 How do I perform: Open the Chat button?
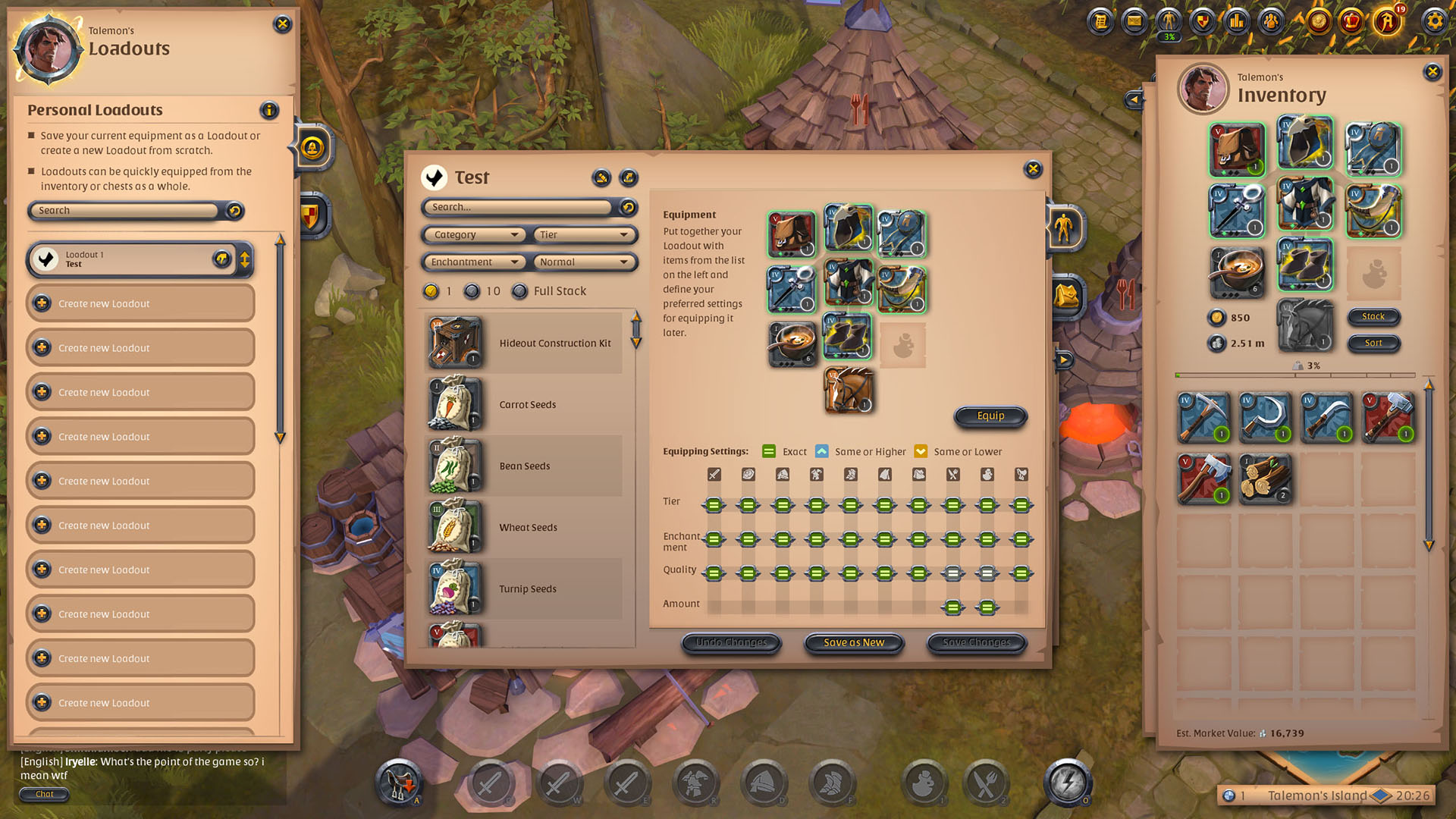45,794
